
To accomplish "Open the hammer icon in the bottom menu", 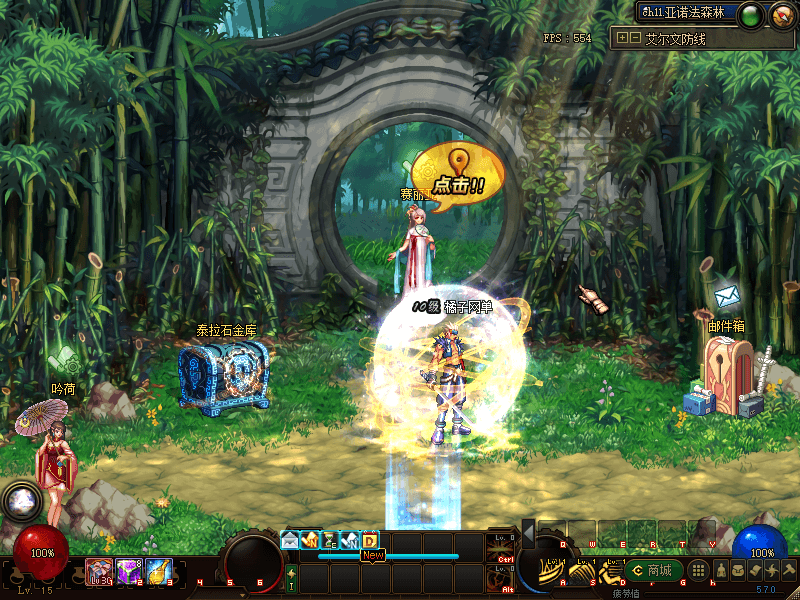I will 788,570.
